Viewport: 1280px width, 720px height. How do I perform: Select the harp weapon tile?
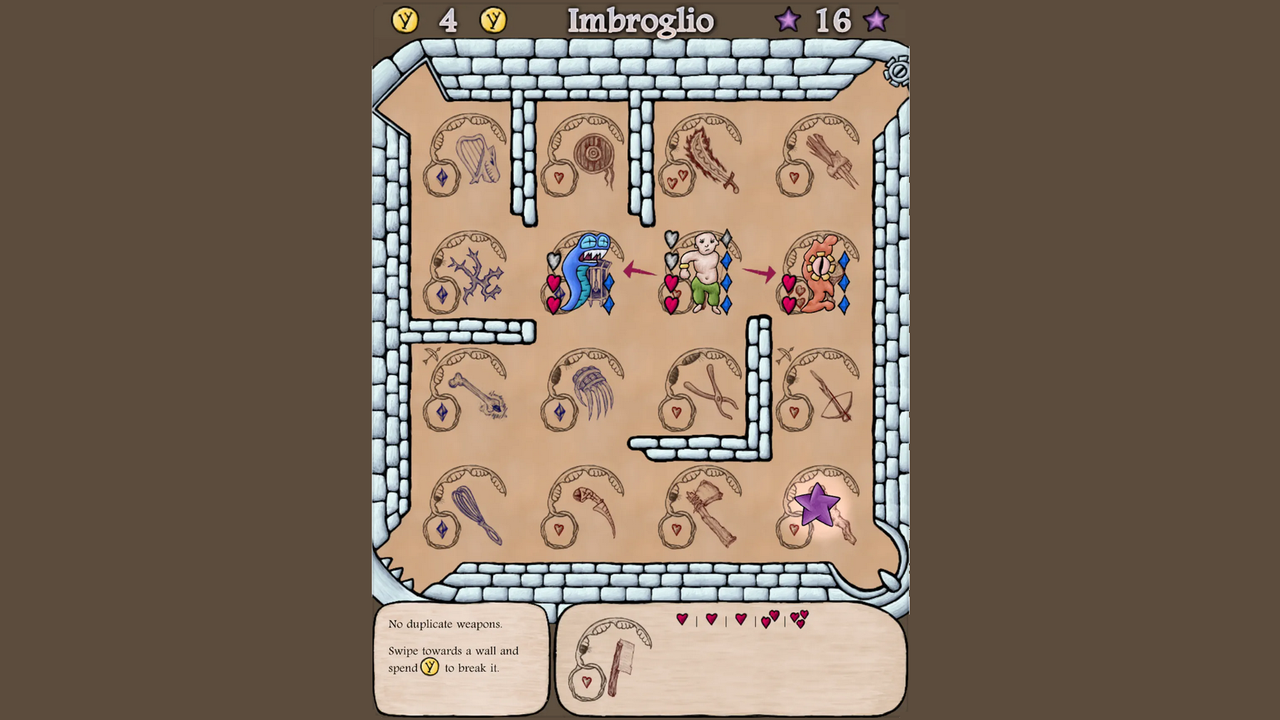click(468, 156)
